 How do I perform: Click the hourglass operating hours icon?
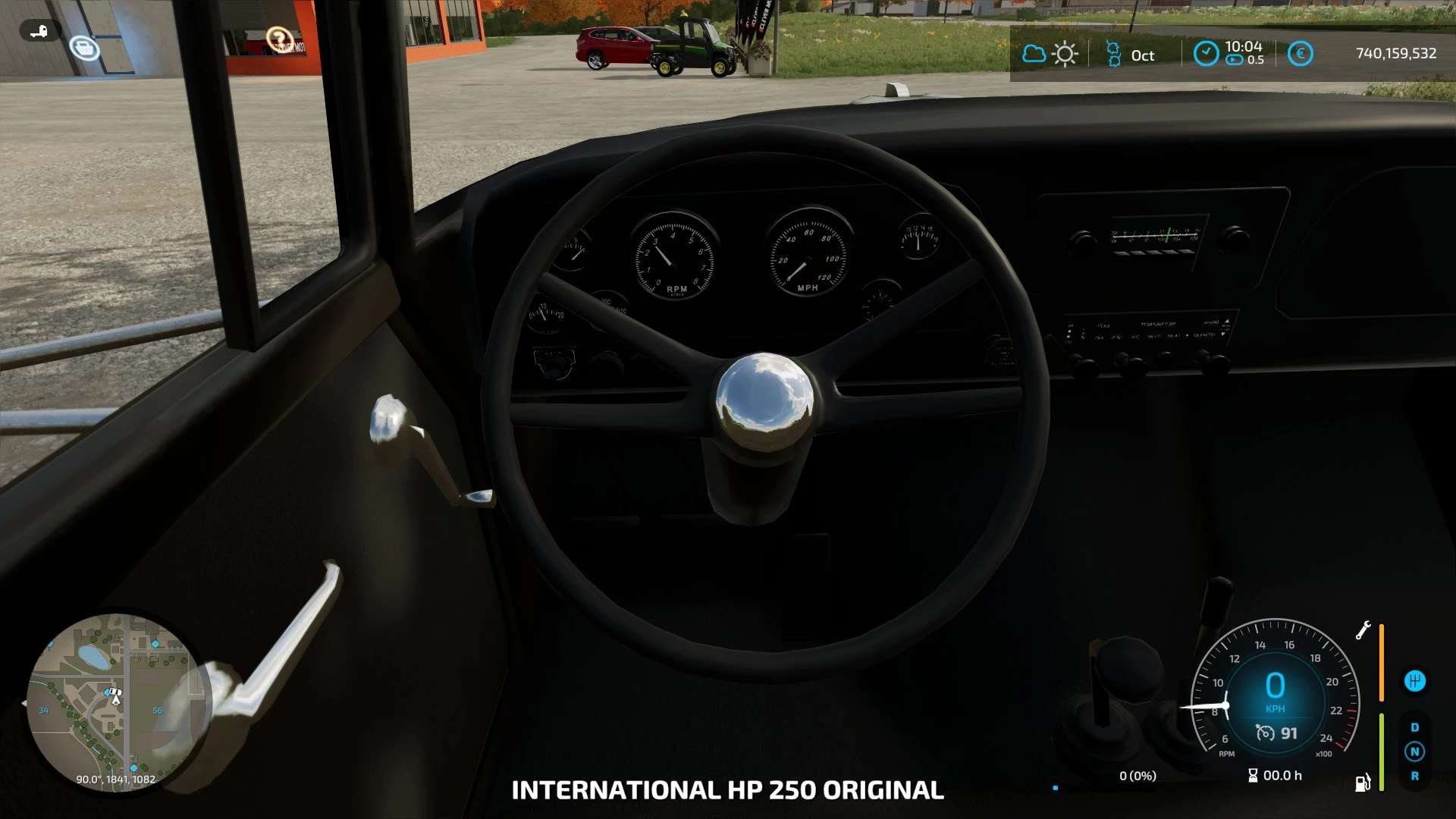coord(1253,775)
